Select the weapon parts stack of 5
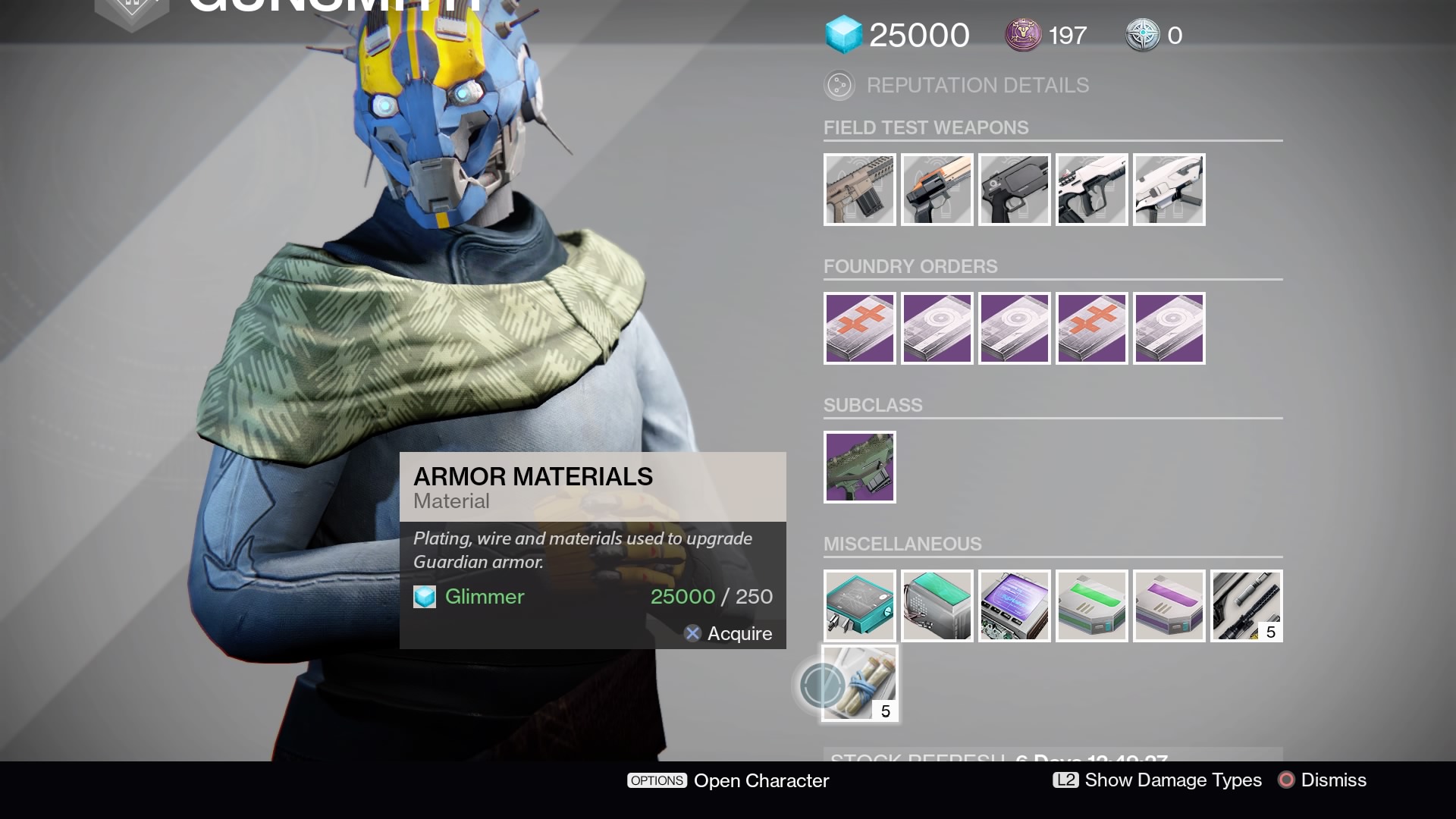 (x=1247, y=605)
